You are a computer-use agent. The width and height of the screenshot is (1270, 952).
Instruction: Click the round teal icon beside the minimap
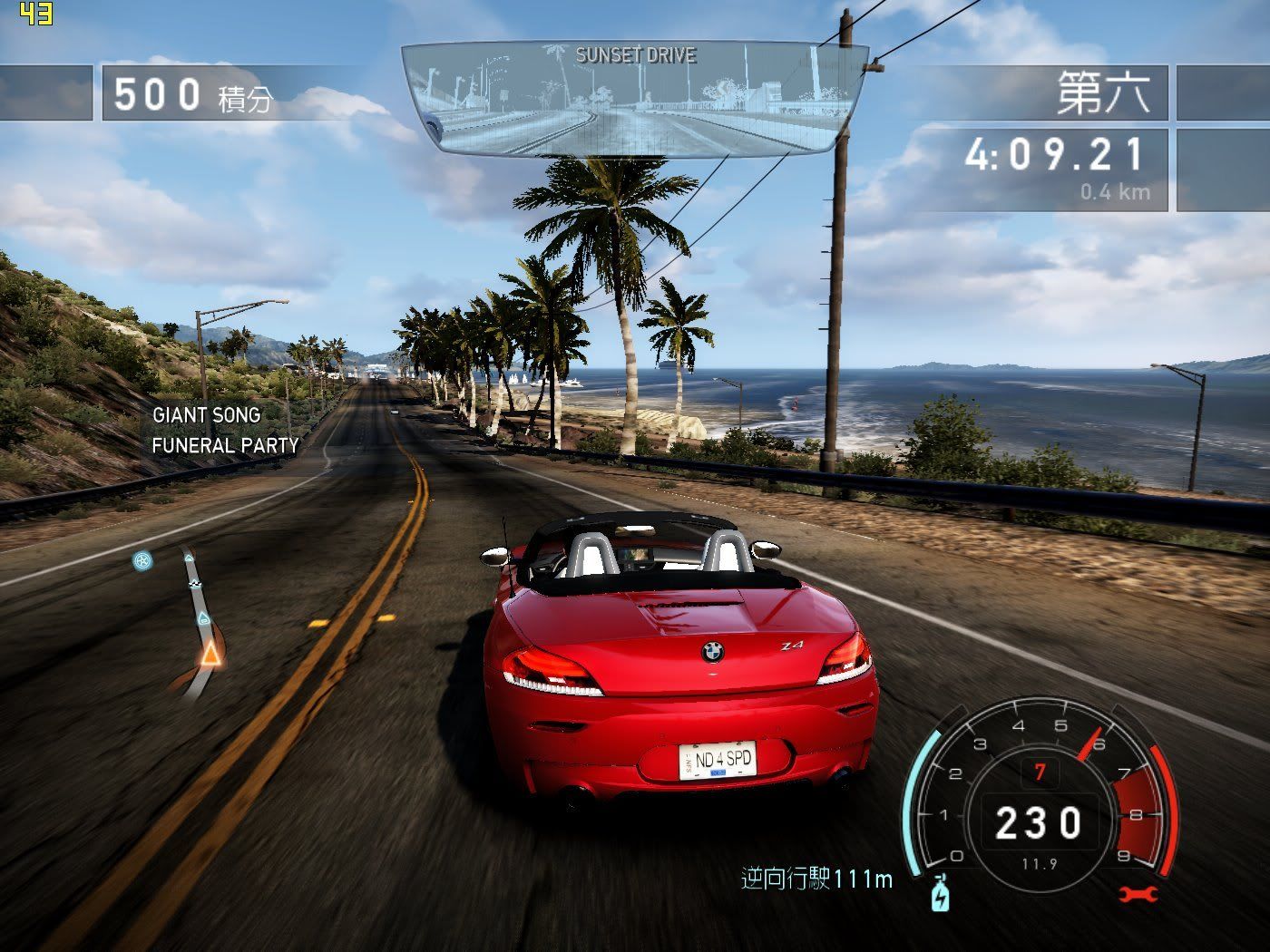142,561
